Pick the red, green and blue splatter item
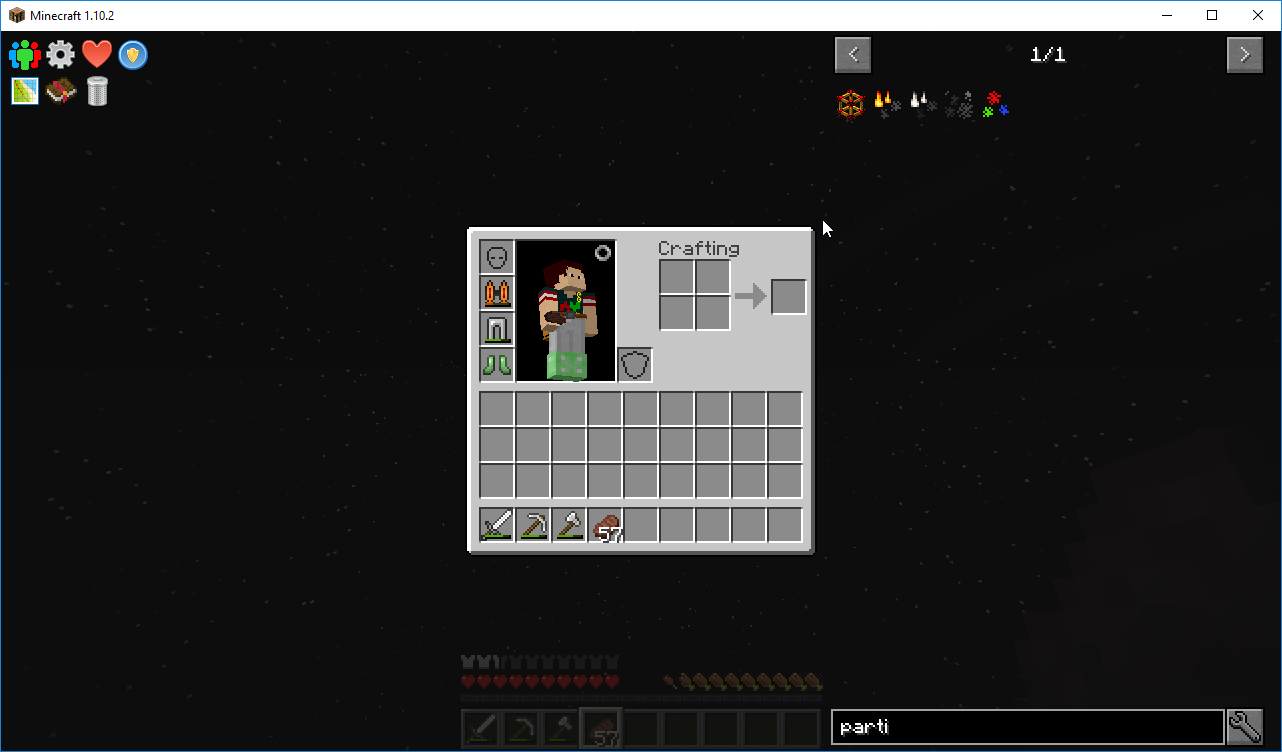 pos(995,105)
